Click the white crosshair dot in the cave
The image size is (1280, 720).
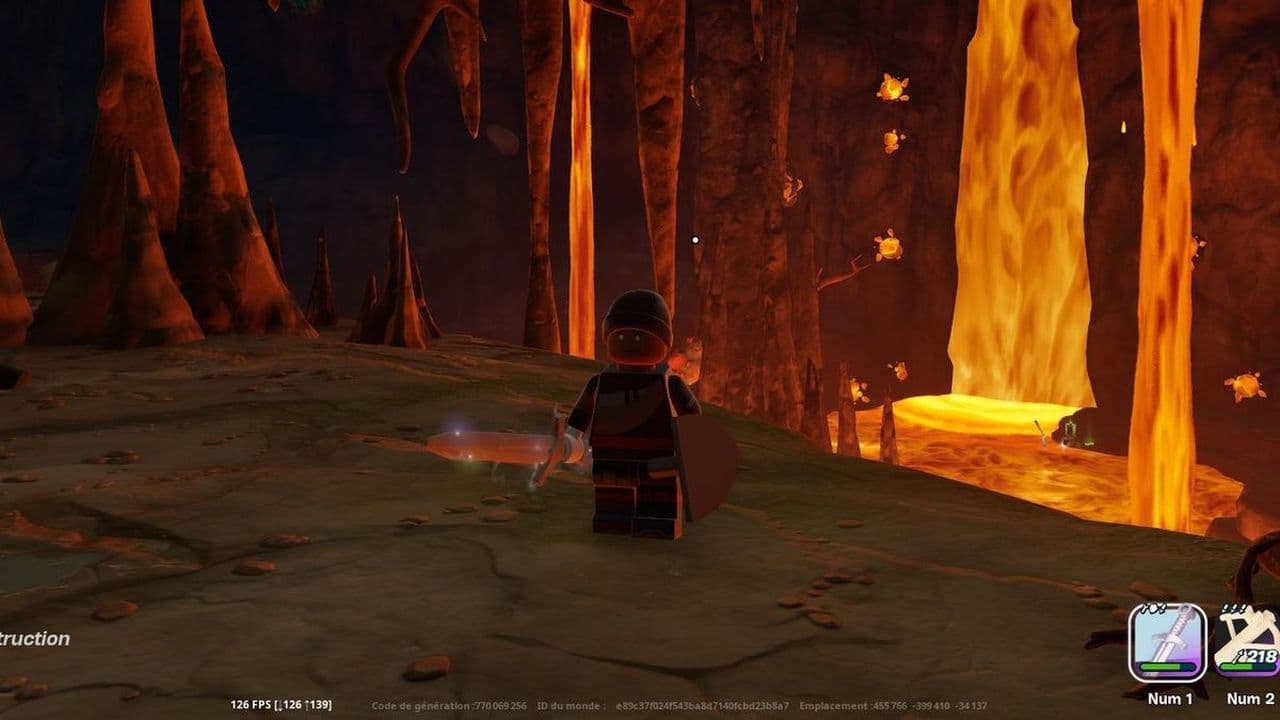click(x=696, y=240)
